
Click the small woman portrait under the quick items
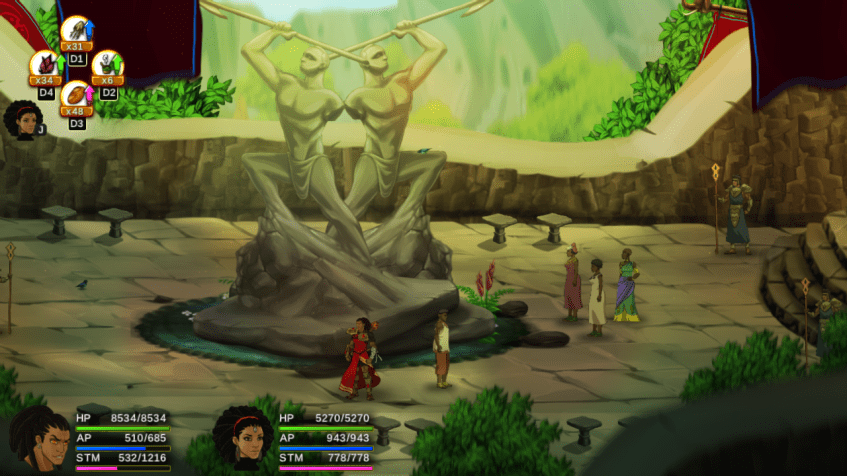pyautogui.click(x=23, y=120)
